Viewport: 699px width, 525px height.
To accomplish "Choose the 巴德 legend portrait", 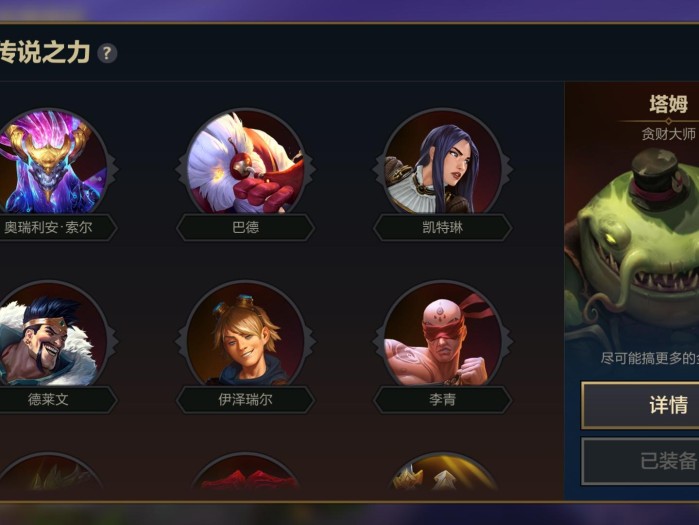I will coord(245,163).
